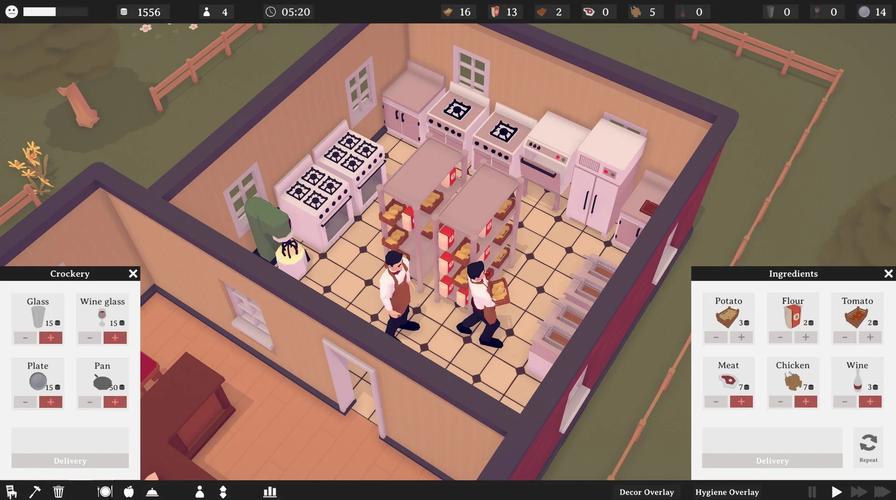Add a bottle of Wine to order
This screenshot has height=500, width=896.
click(869, 402)
